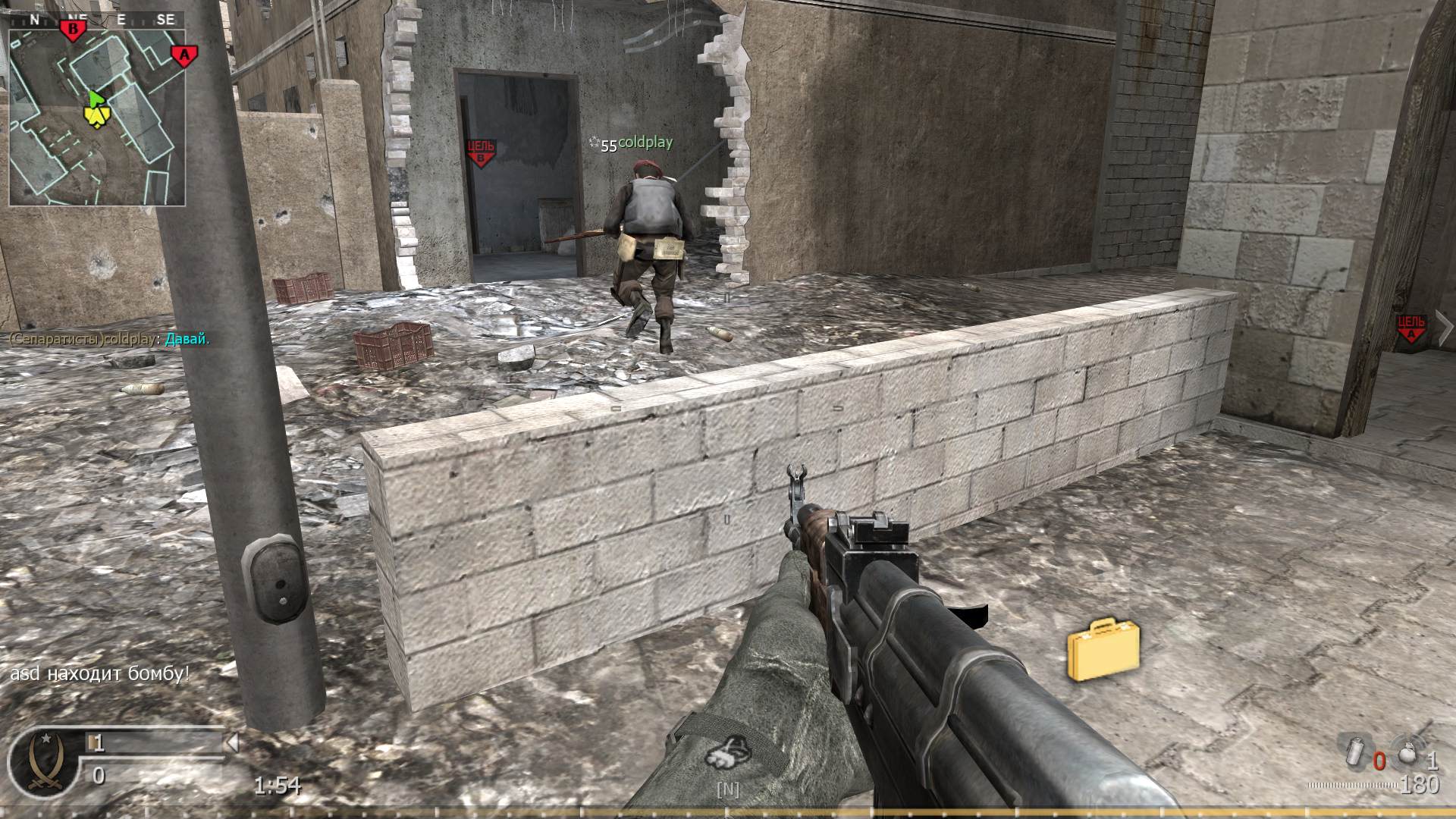Click the green player arrow on the minimap
The width and height of the screenshot is (1456, 819).
(96, 99)
